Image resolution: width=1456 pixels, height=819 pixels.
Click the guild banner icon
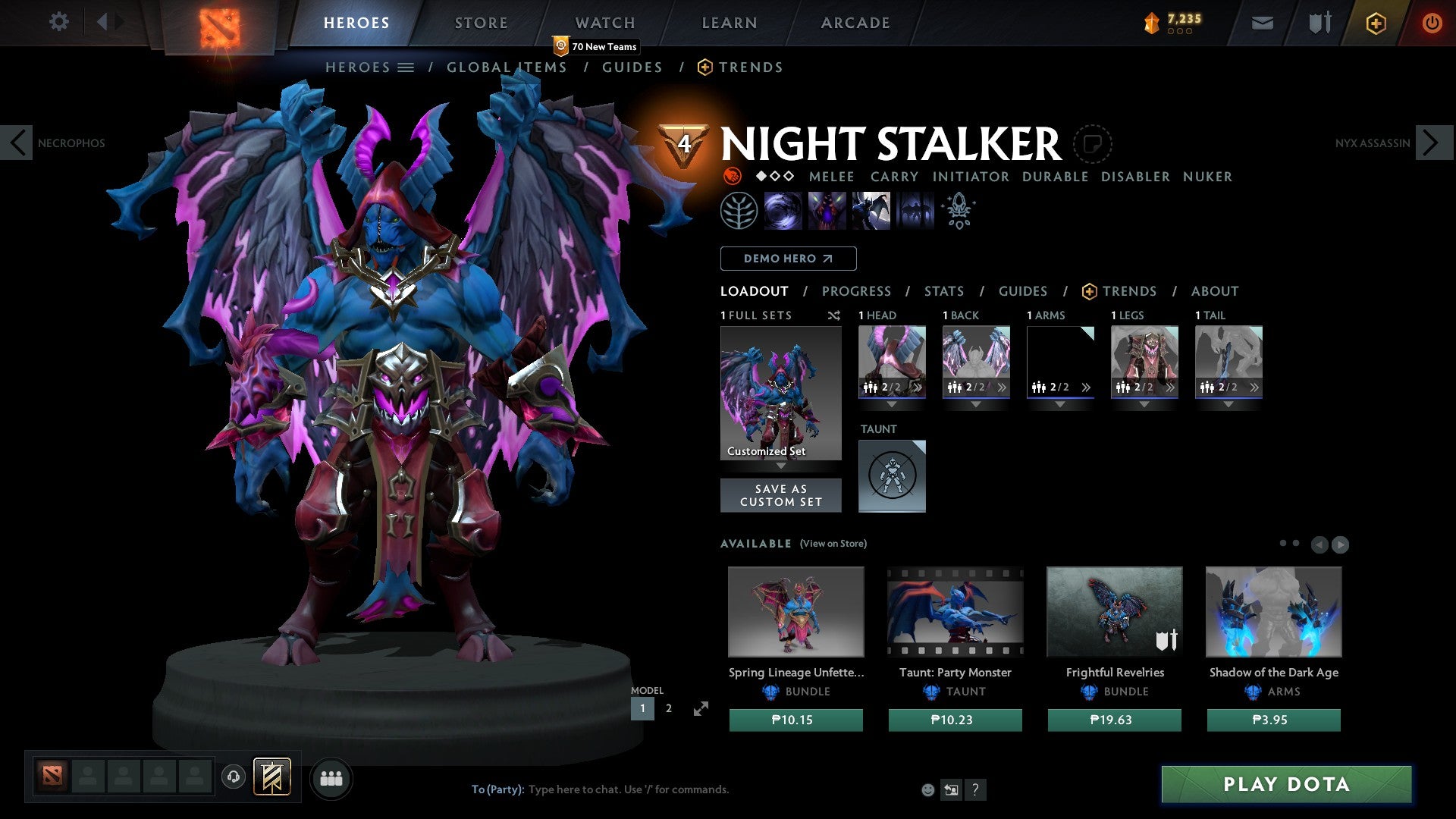click(x=273, y=777)
